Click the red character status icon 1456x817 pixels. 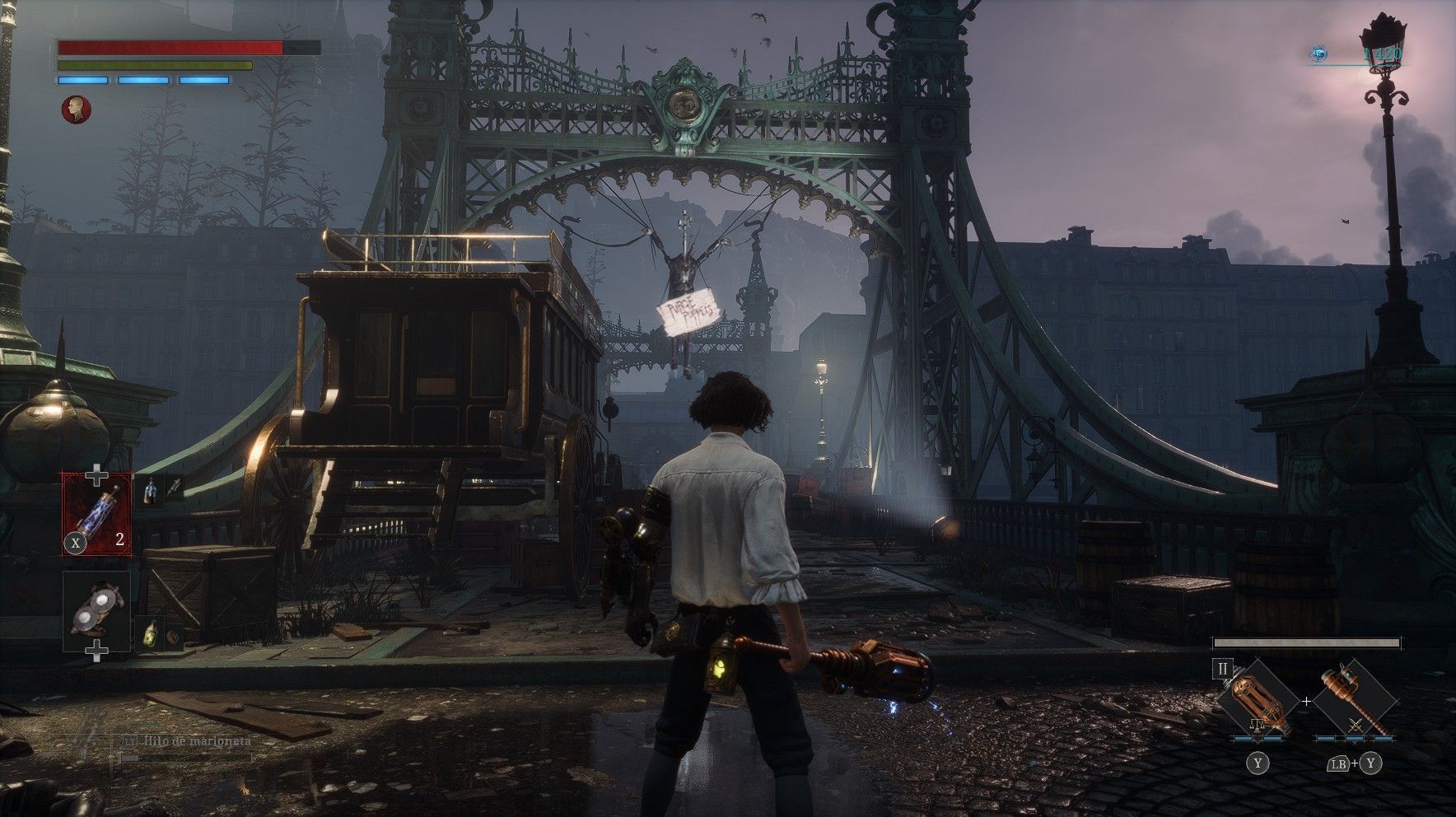pyautogui.click(x=76, y=110)
